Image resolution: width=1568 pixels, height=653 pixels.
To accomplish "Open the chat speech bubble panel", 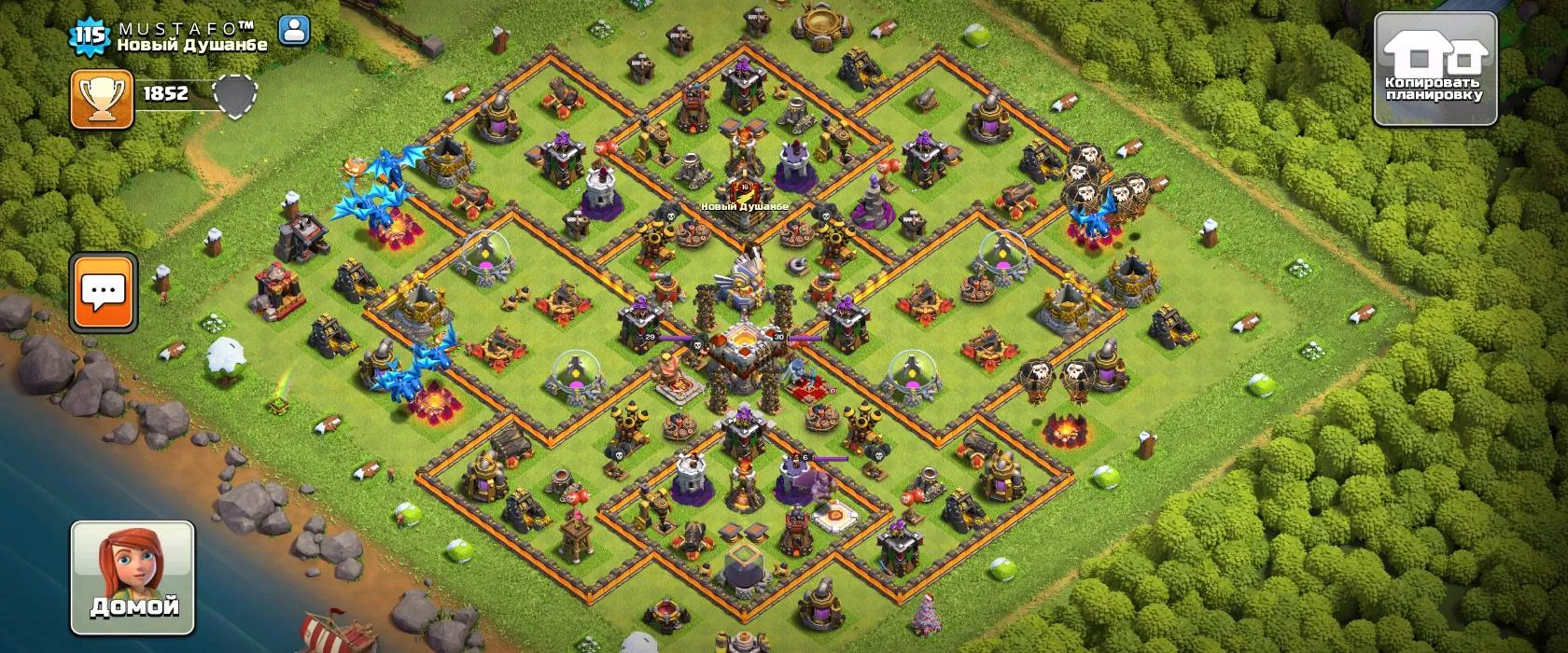I will 104,292.
